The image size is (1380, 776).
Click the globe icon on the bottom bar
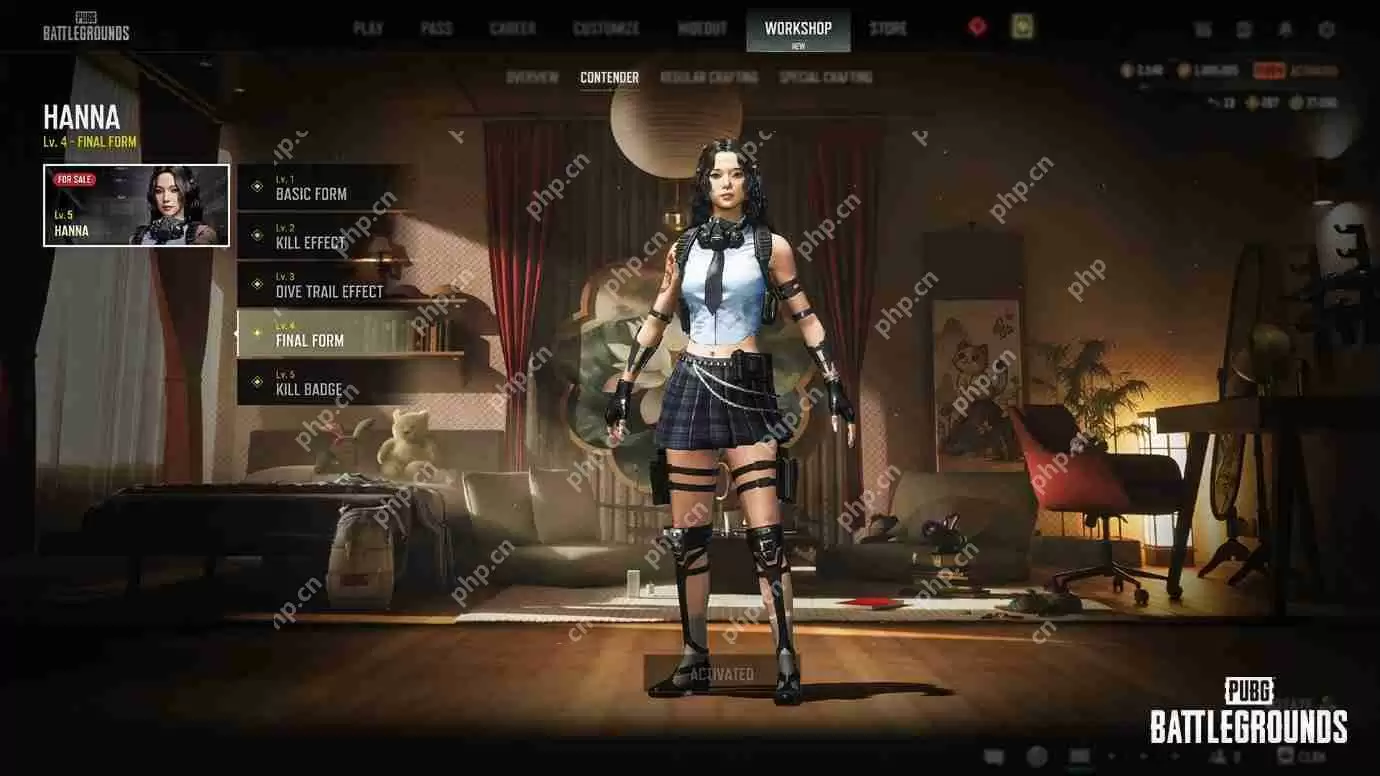[x=1038, y=758]
